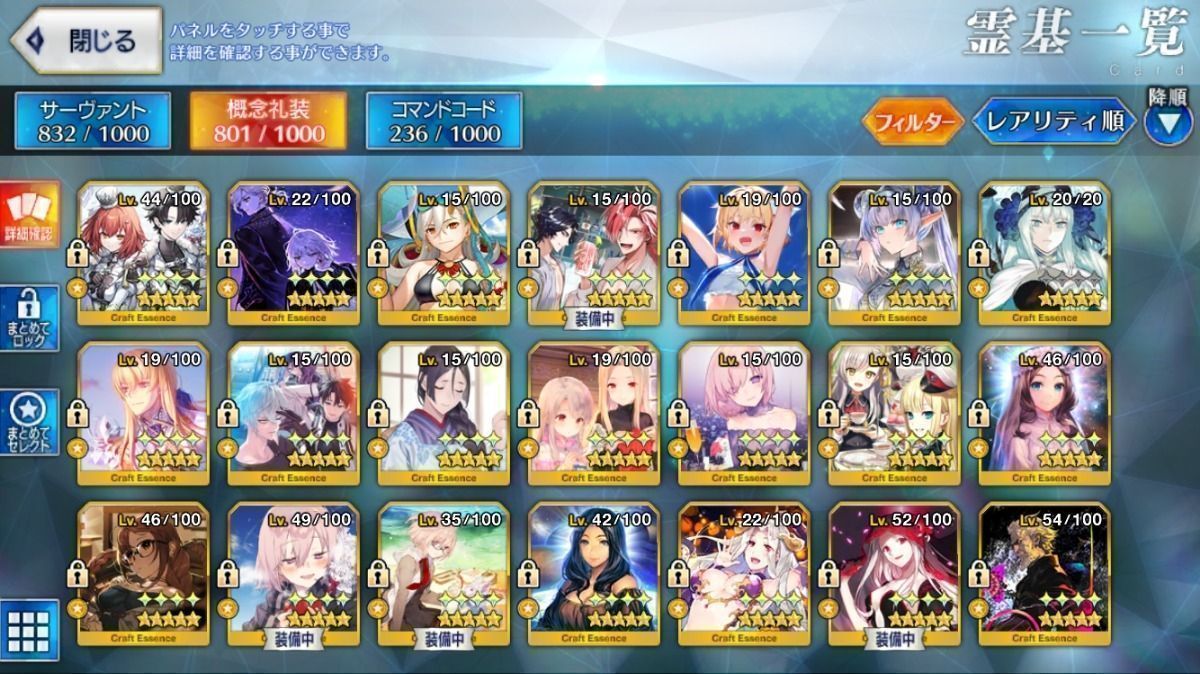Activate the 詳細確認 cards button

pos(30,216)
